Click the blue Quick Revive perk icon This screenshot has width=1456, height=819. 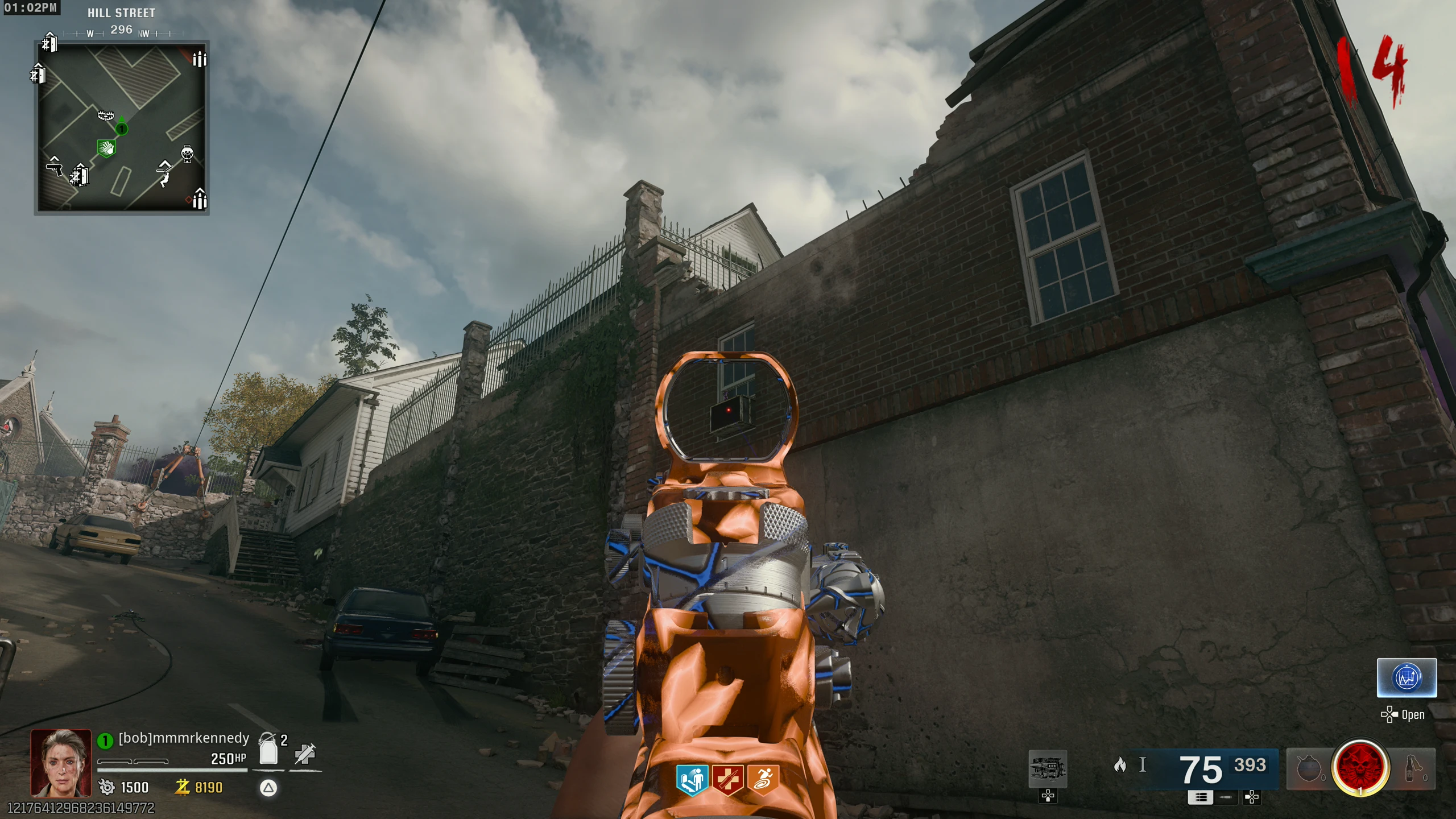692,779
